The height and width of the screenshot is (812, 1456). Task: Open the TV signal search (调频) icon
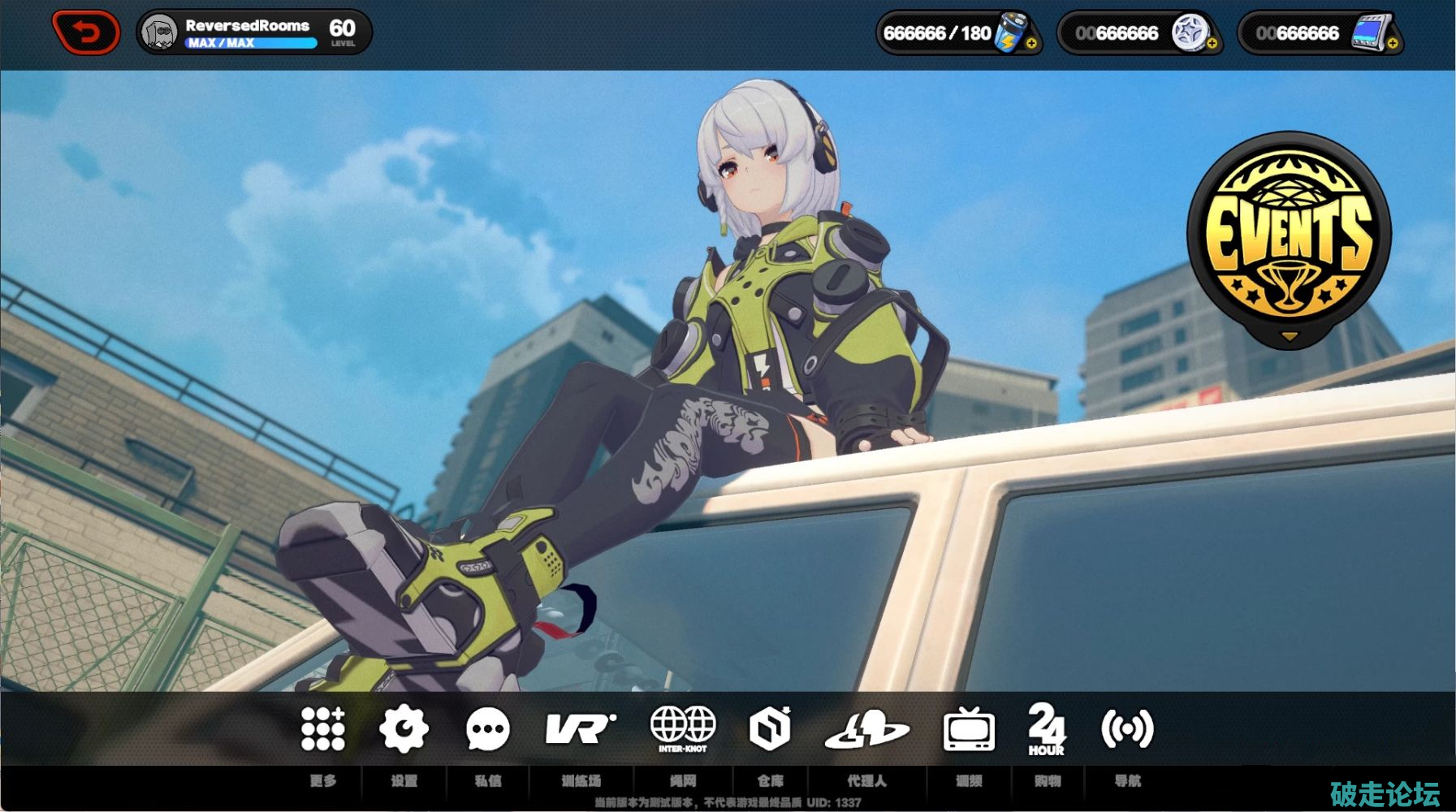coord(968,728)
